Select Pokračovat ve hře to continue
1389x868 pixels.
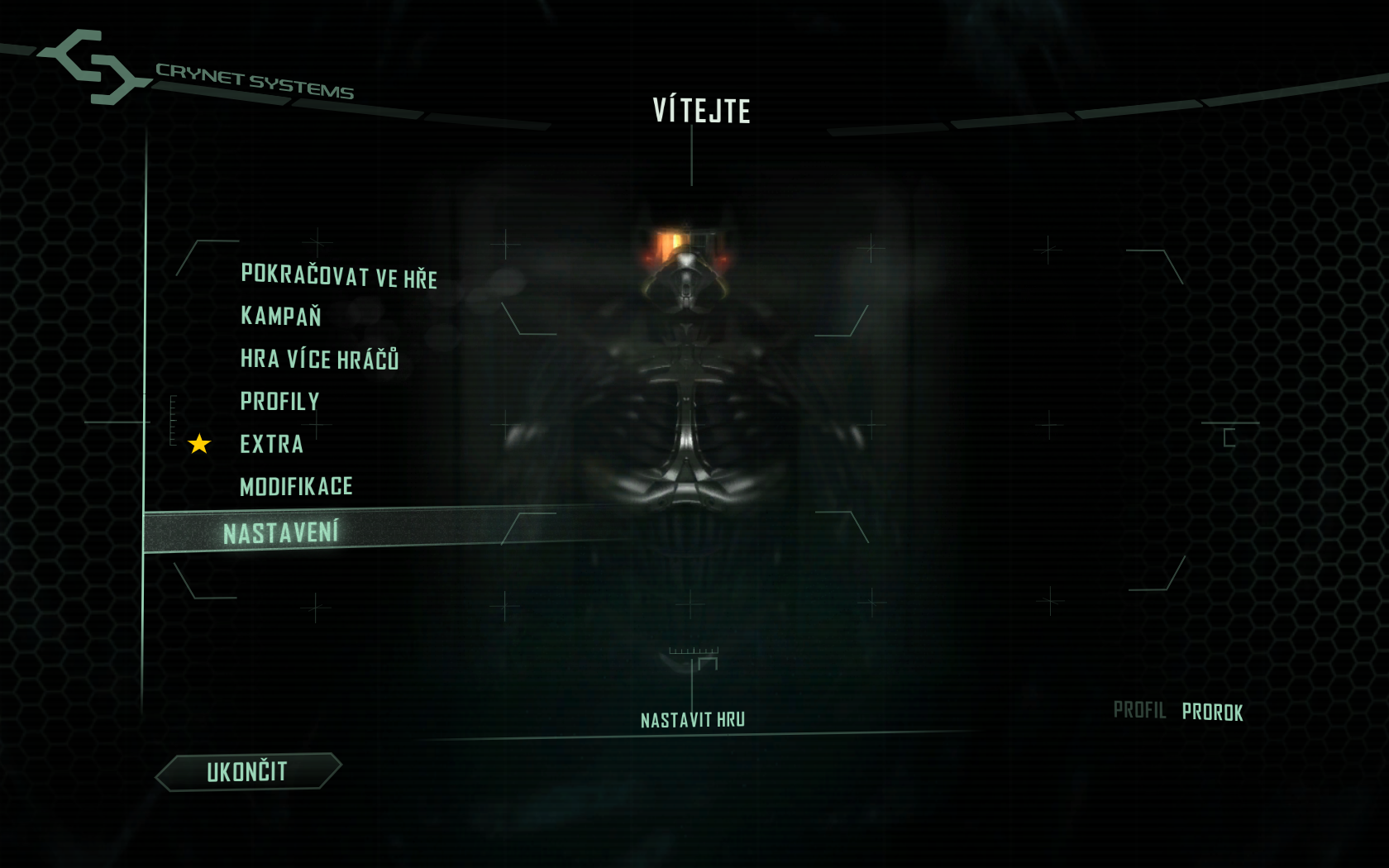pyautogui.click(x=339, y=276)
